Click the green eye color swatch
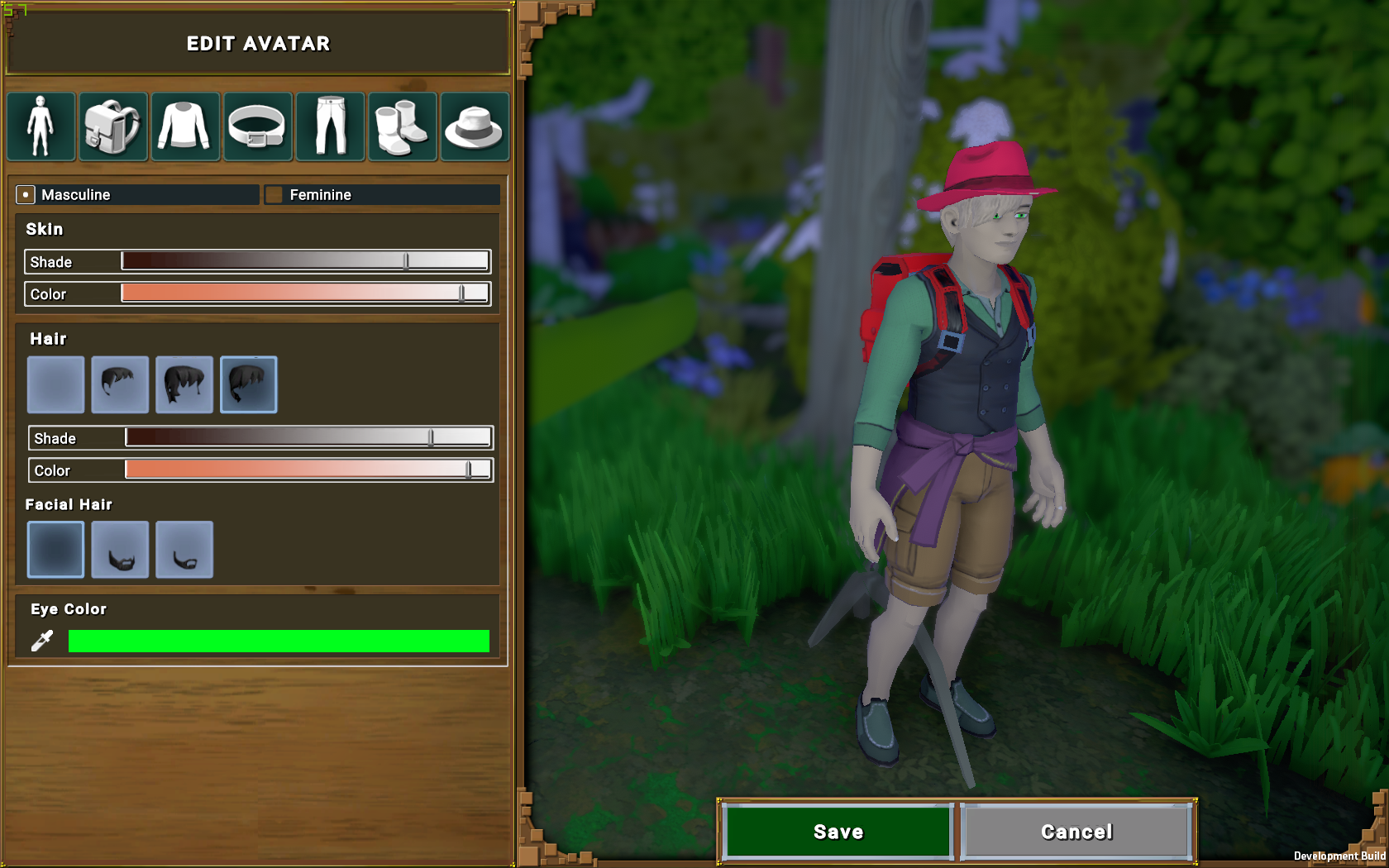This screenshot has width=1389, height=868. (x=279, y=641)
